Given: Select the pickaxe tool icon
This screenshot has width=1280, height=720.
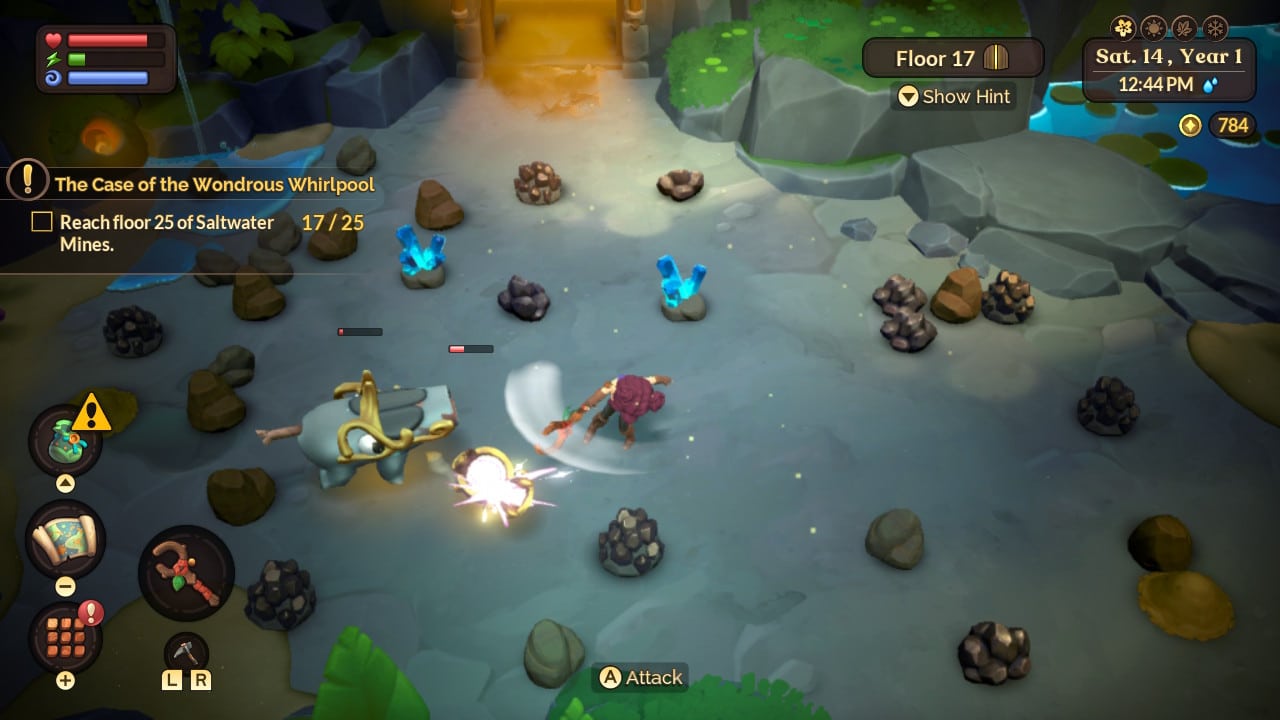Looking at the screenshot, I should coord(187,650).
